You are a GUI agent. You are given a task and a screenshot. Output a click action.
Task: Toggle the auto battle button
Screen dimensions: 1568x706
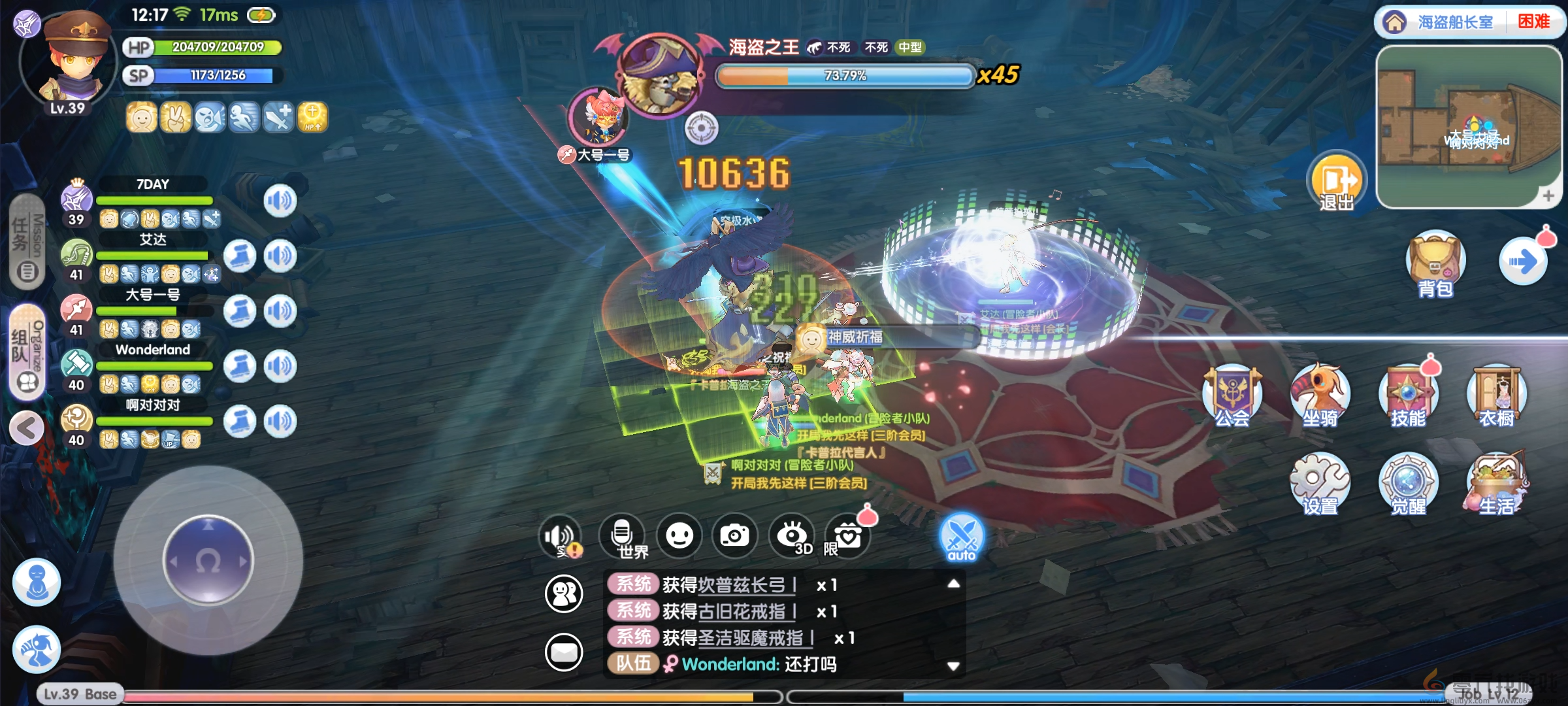[962, 537]
